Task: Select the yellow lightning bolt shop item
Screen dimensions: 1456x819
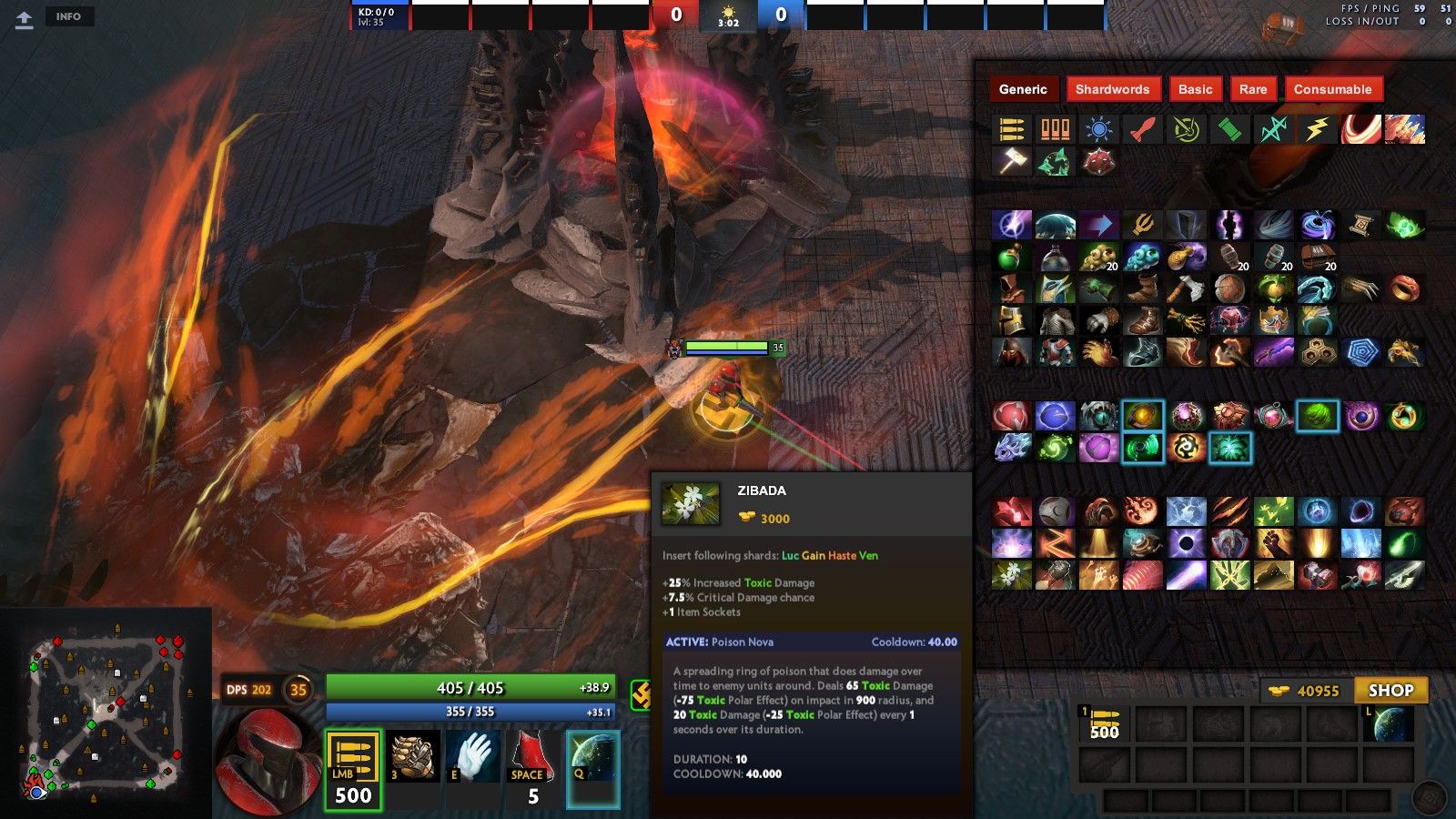Action: click(1317, 129)
